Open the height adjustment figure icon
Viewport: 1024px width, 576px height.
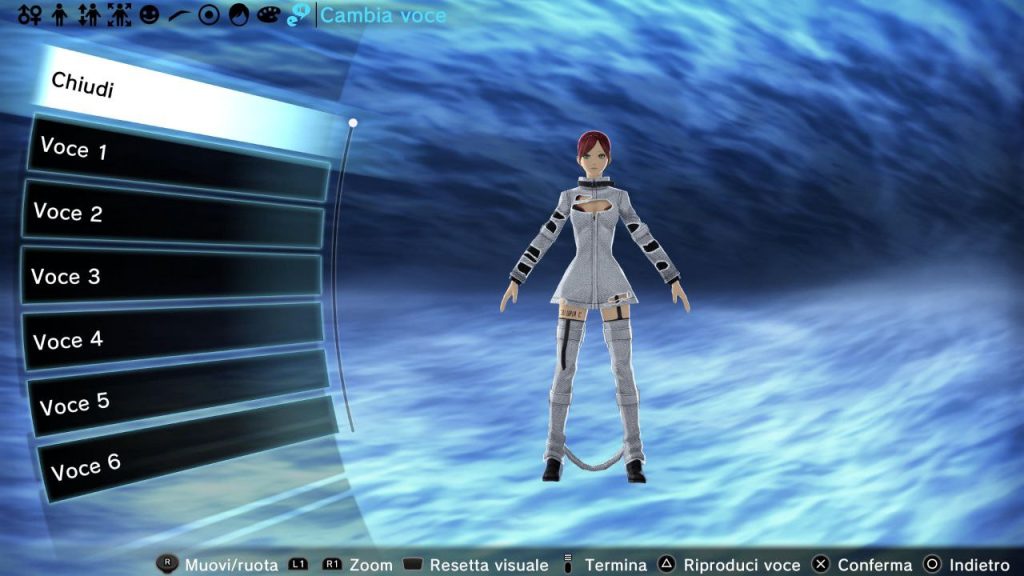(88, 16)
